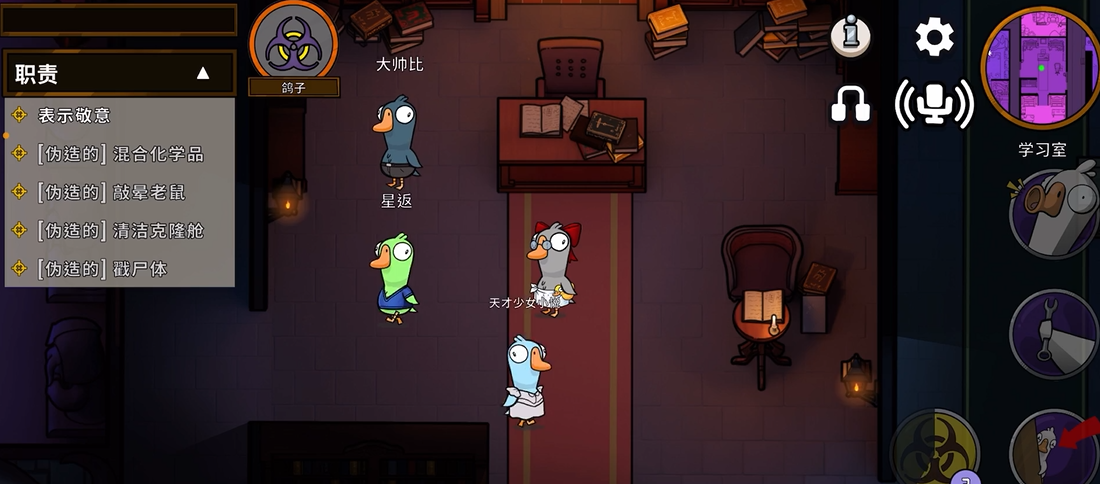Viewport: 1100px width, 484px height.
Task: Toggle the microphone voice chat
Action: [935, 103]
